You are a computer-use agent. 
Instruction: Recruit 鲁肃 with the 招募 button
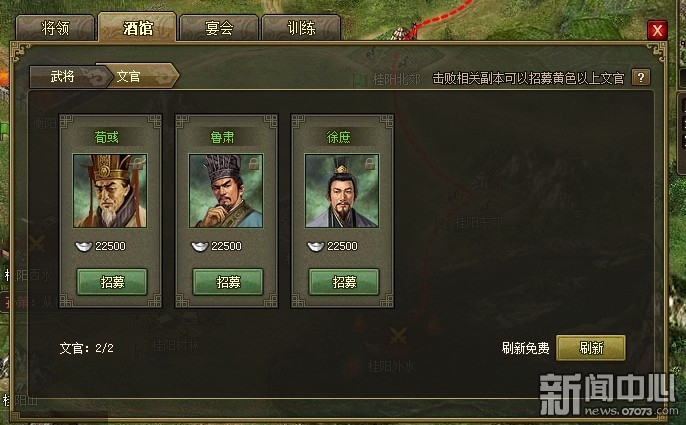[x=227, y=282]
